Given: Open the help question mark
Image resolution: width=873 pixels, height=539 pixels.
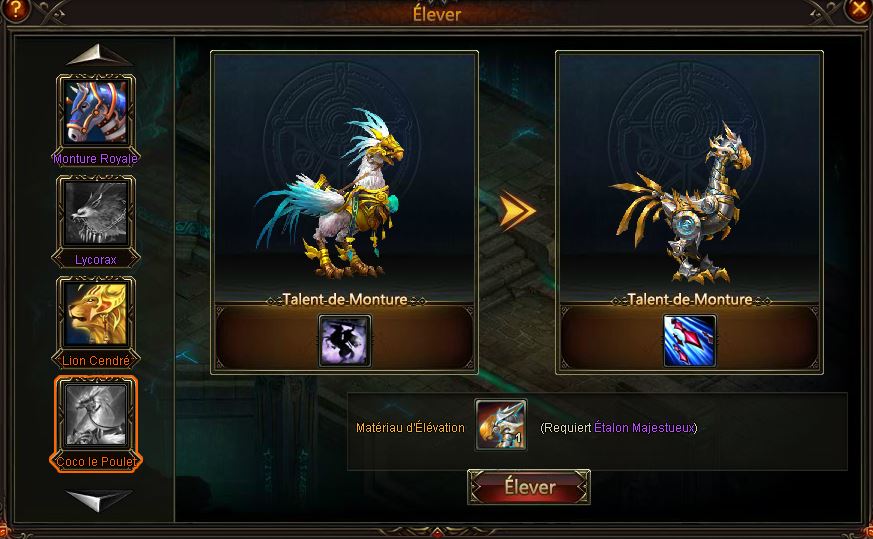Looking at the screenshot, I should (14, 9).
